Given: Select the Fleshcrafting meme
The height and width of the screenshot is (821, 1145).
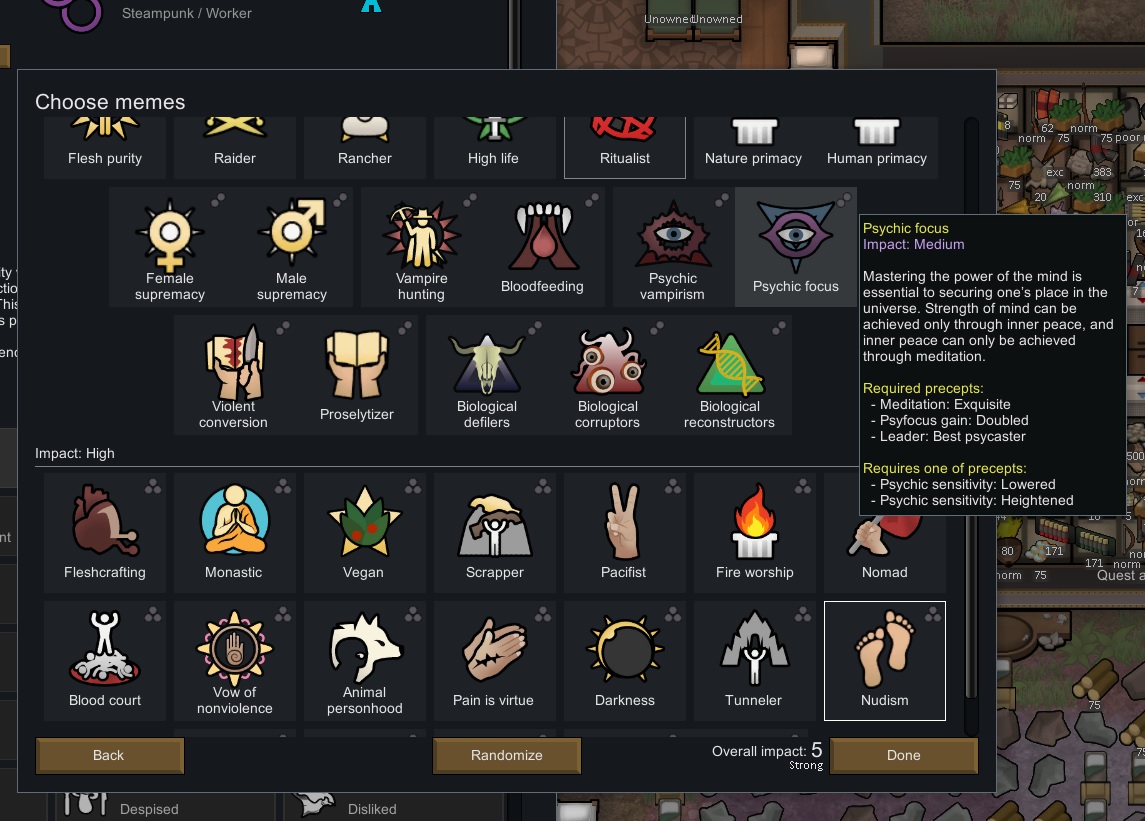Looking at the screenshot, I should 105,532.
